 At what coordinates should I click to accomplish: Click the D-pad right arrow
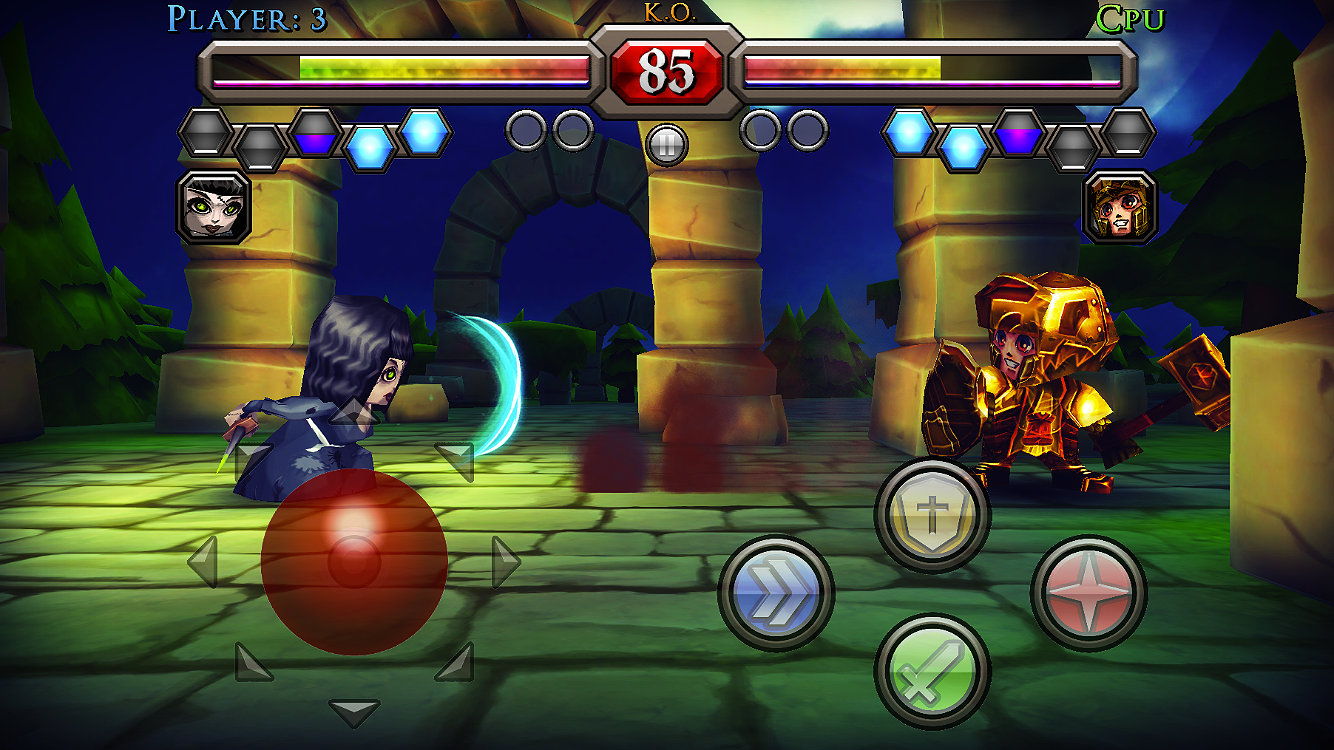[x=505, y=562]
